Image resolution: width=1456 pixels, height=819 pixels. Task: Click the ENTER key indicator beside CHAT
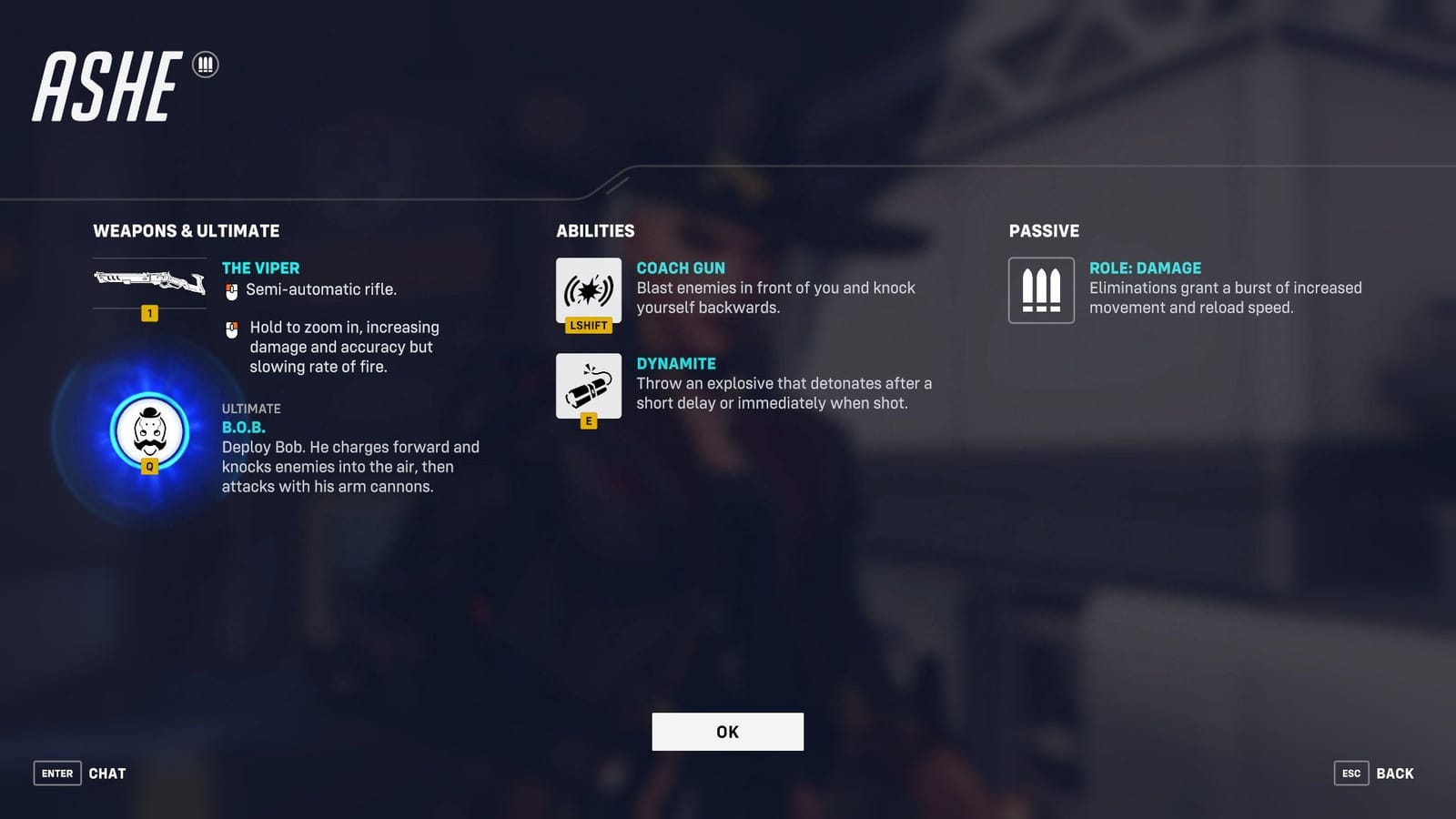click(56, 773)
